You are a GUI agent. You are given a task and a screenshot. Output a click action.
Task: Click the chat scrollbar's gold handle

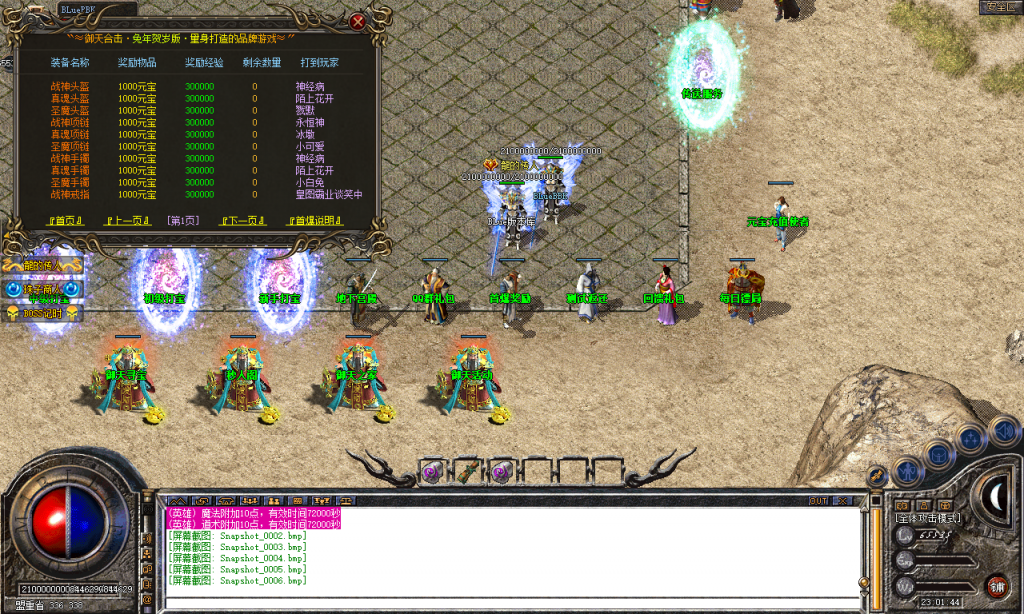[866, 581]
